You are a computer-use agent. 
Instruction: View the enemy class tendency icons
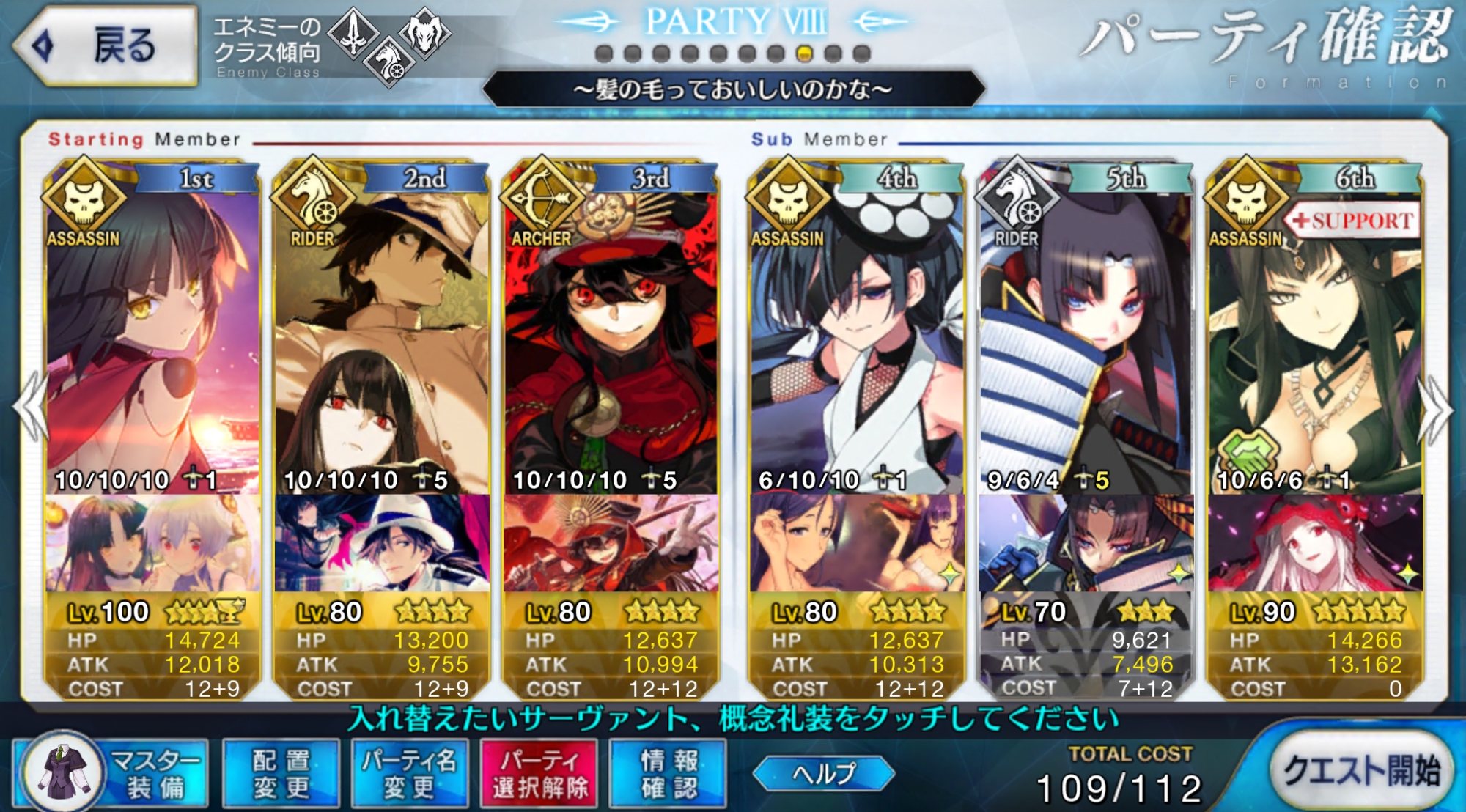click(388, 45)
